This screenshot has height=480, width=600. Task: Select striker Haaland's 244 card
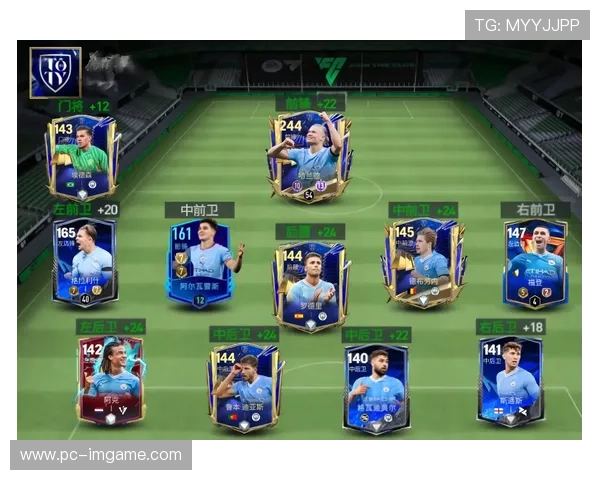tap(309, 158)
